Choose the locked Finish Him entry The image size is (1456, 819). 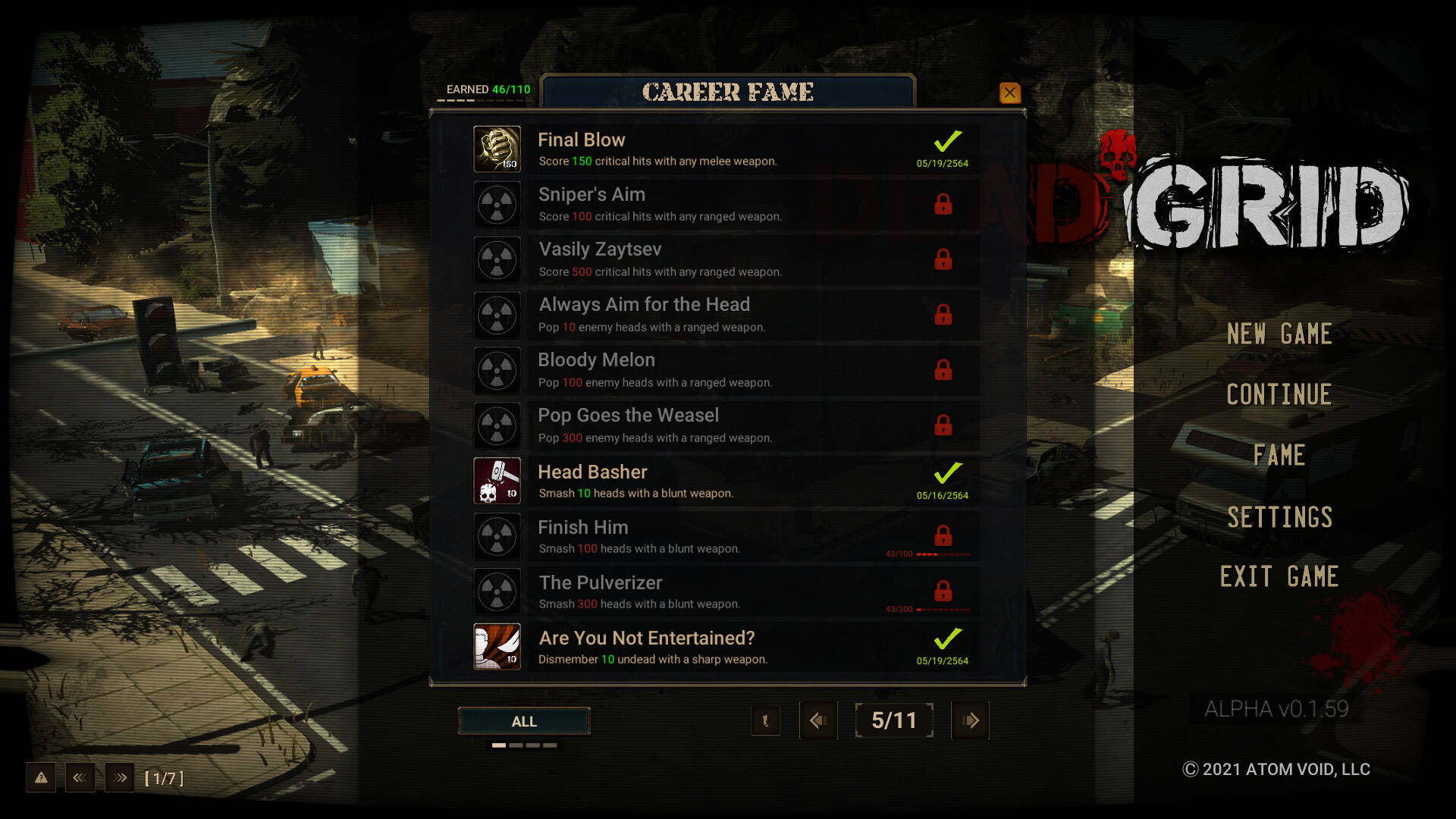(x=726, y=537)
